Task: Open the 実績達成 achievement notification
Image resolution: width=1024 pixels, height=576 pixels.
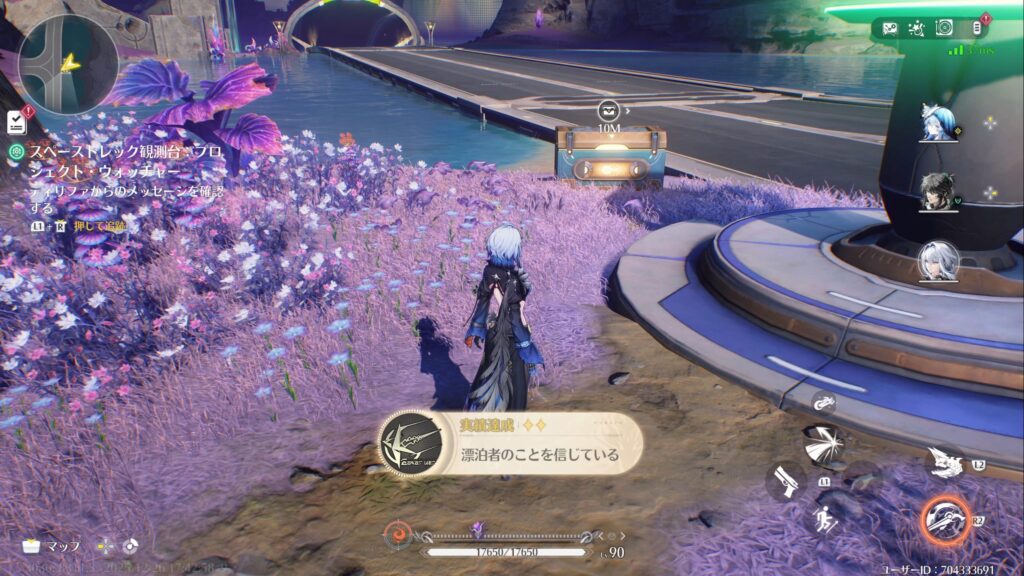Action: (510, 445)
